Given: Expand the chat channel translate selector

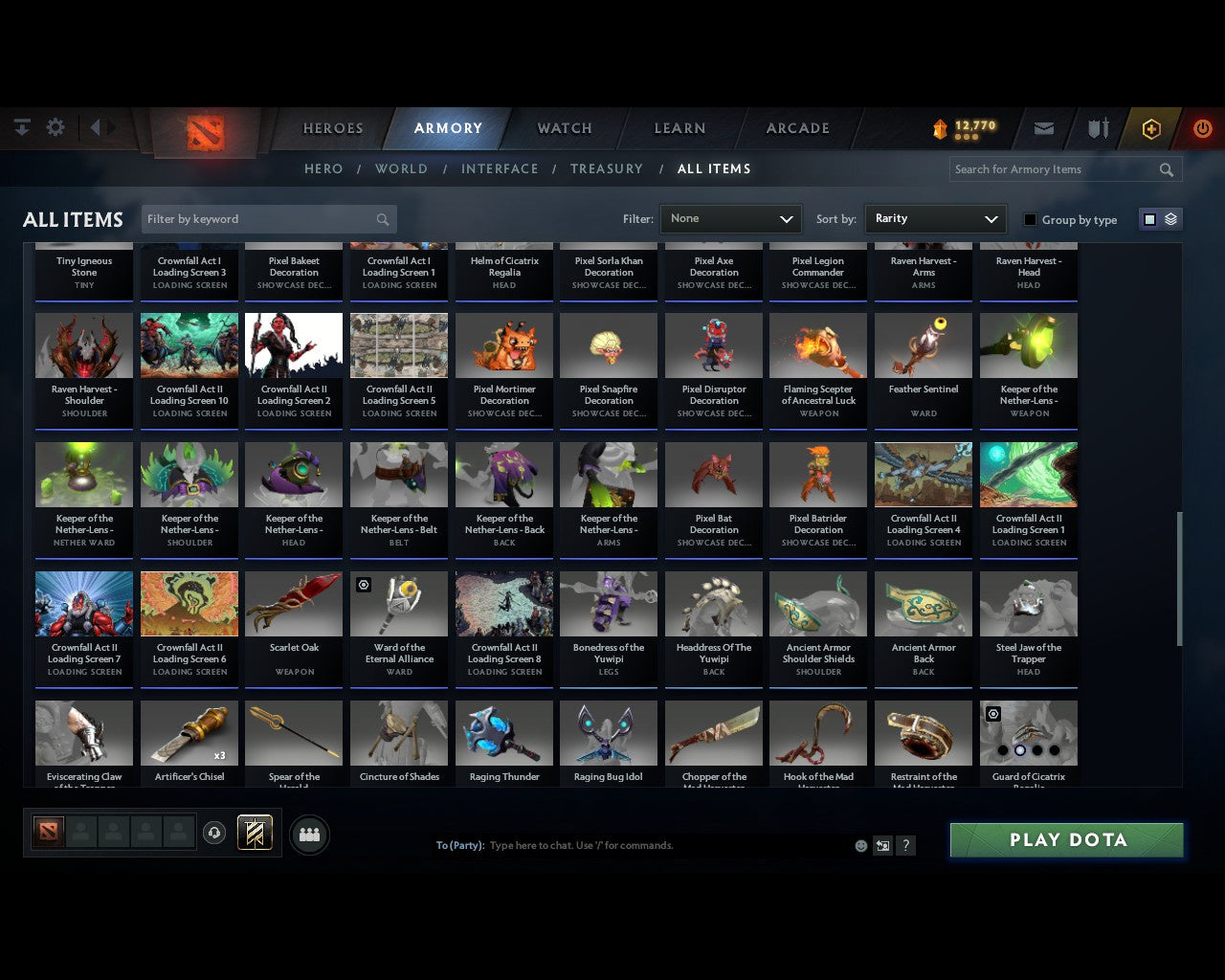Looking at the screenshot, I should pyautogui.click(x=882, y=845).
